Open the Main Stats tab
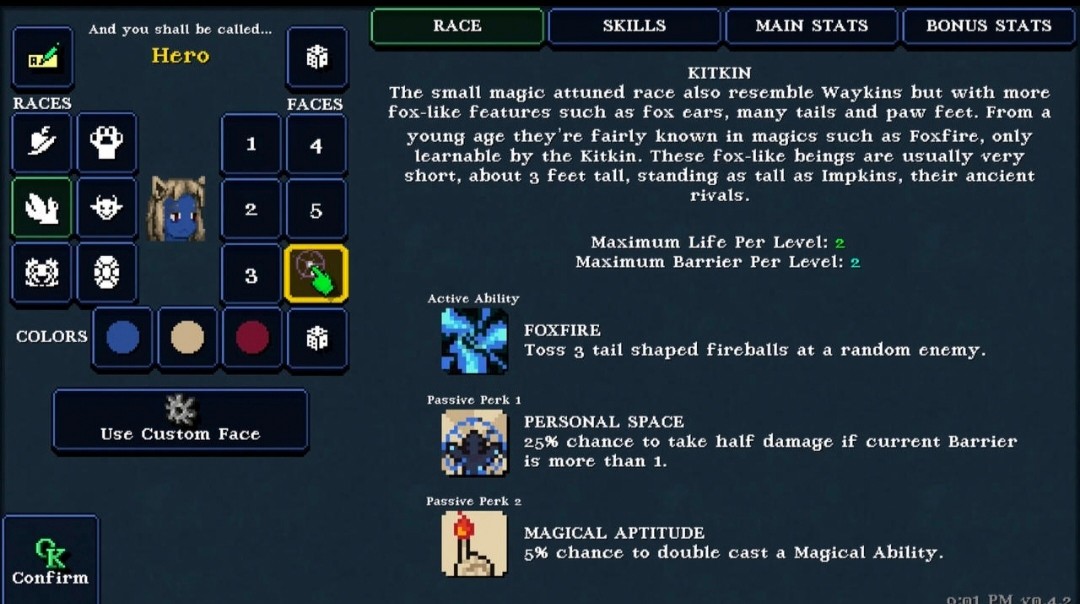1080x604 pixels. [x=811, y=26]
